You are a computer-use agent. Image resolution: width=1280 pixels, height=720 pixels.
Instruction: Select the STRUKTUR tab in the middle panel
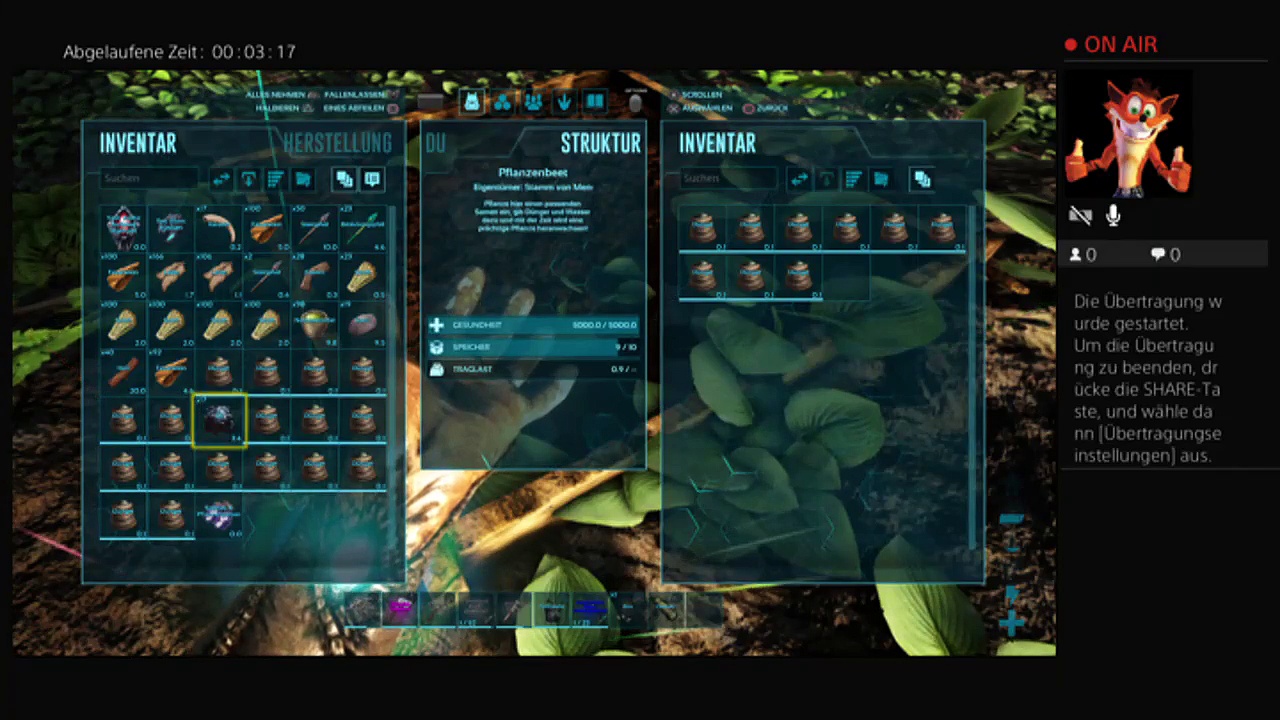pos(600,143)
